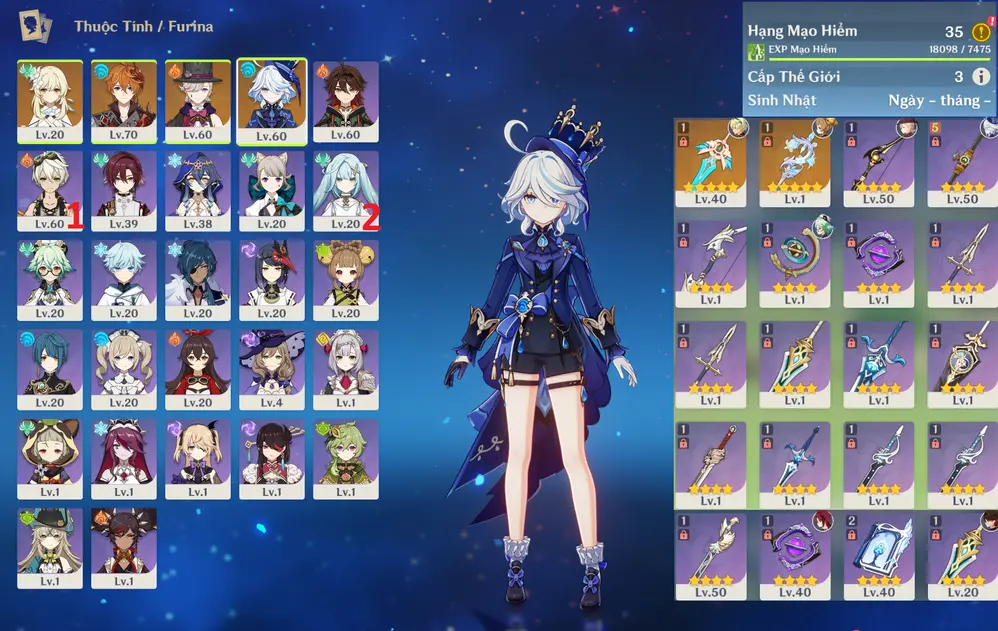Select Amber with the red ribbon
The width and height of the screenshot is (998, 631).
(198, 369)
